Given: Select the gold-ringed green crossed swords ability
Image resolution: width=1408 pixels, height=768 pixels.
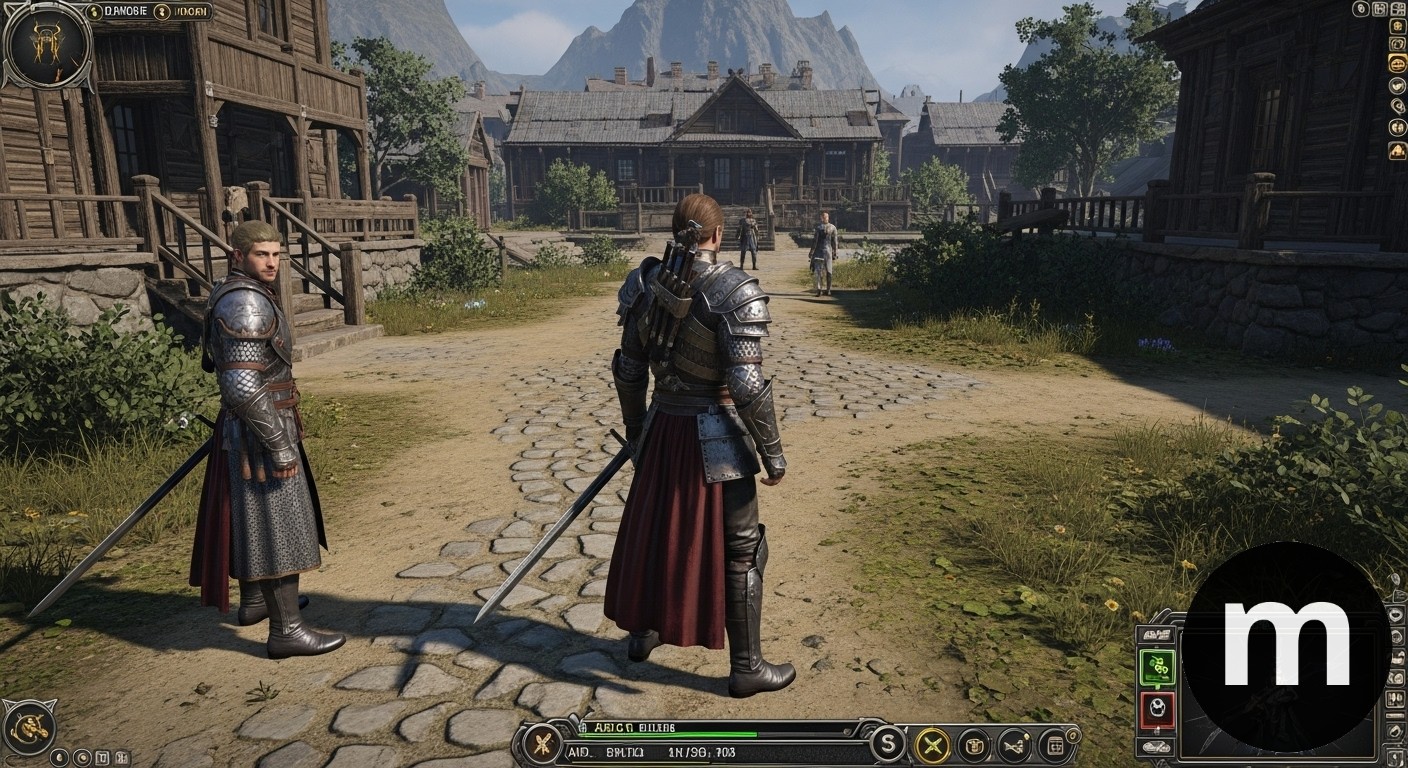Looking at the screenshot, I should [932, 744].
